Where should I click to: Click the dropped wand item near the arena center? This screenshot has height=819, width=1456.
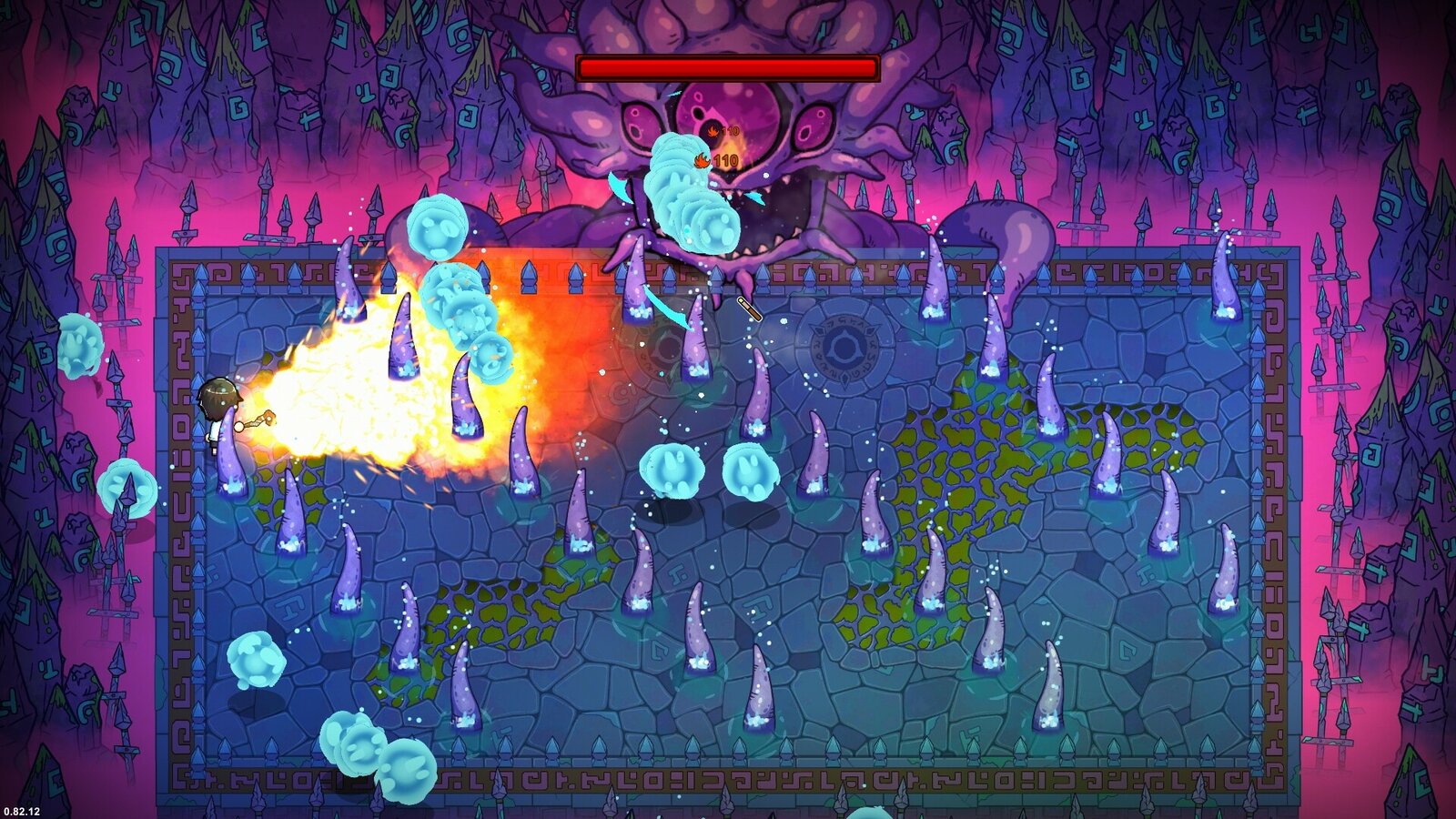point(749,309)
